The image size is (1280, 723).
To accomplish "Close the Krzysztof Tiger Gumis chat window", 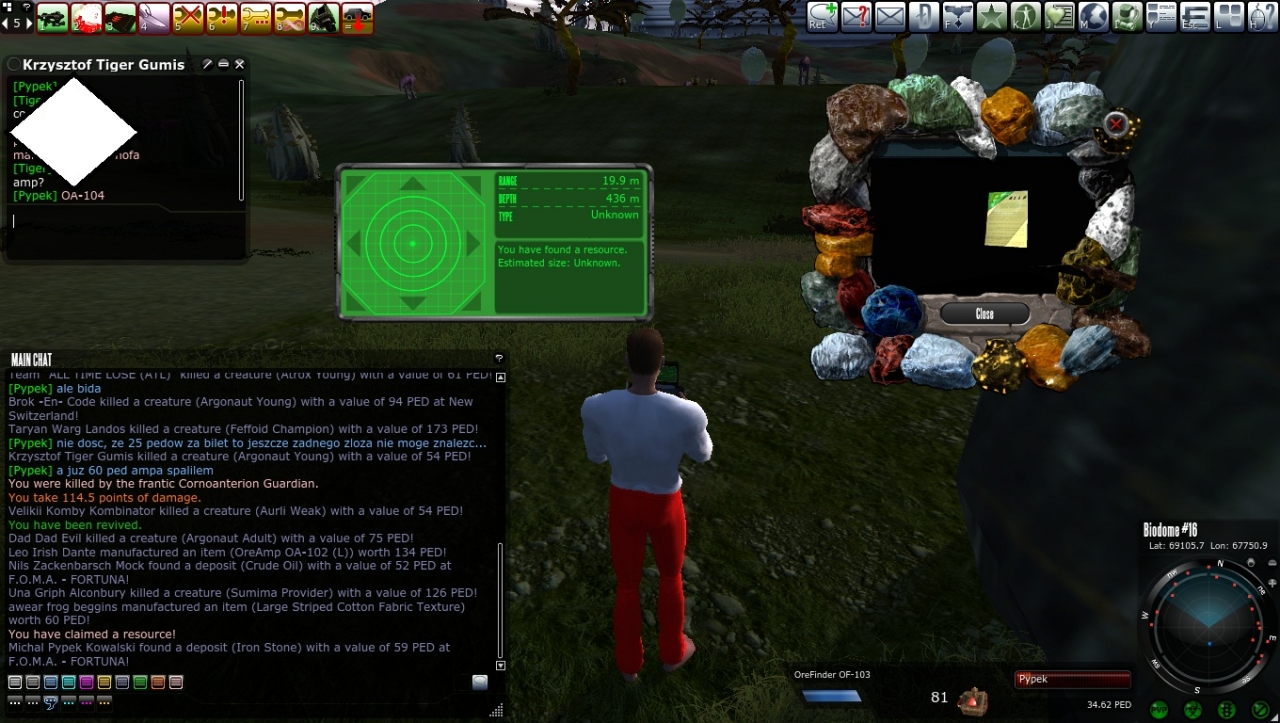I will point(239,64).
